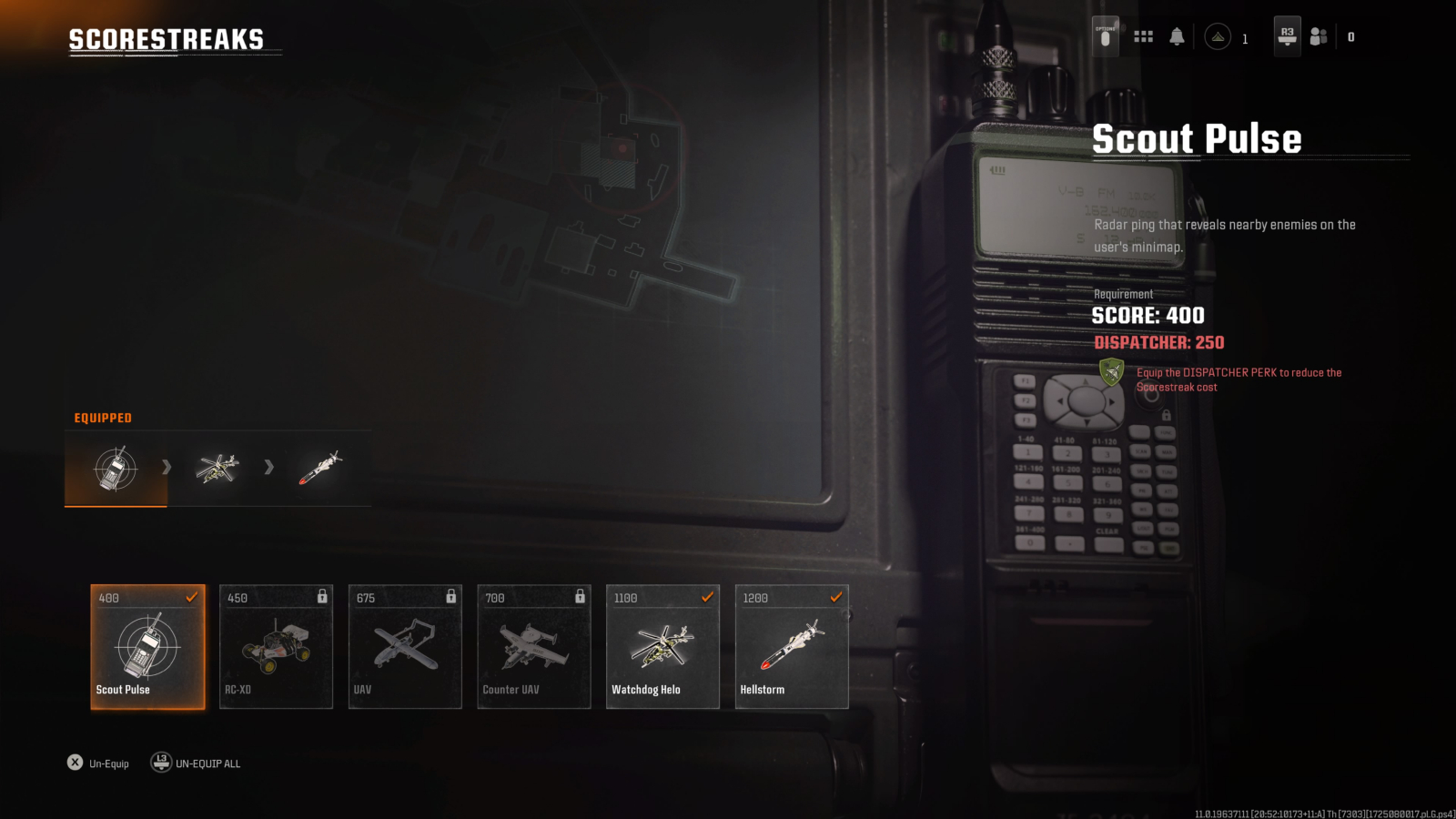The width and height of the screenshot is (1456, 819).
Task: Open the notifications bell
Action: coord(1178,36)
